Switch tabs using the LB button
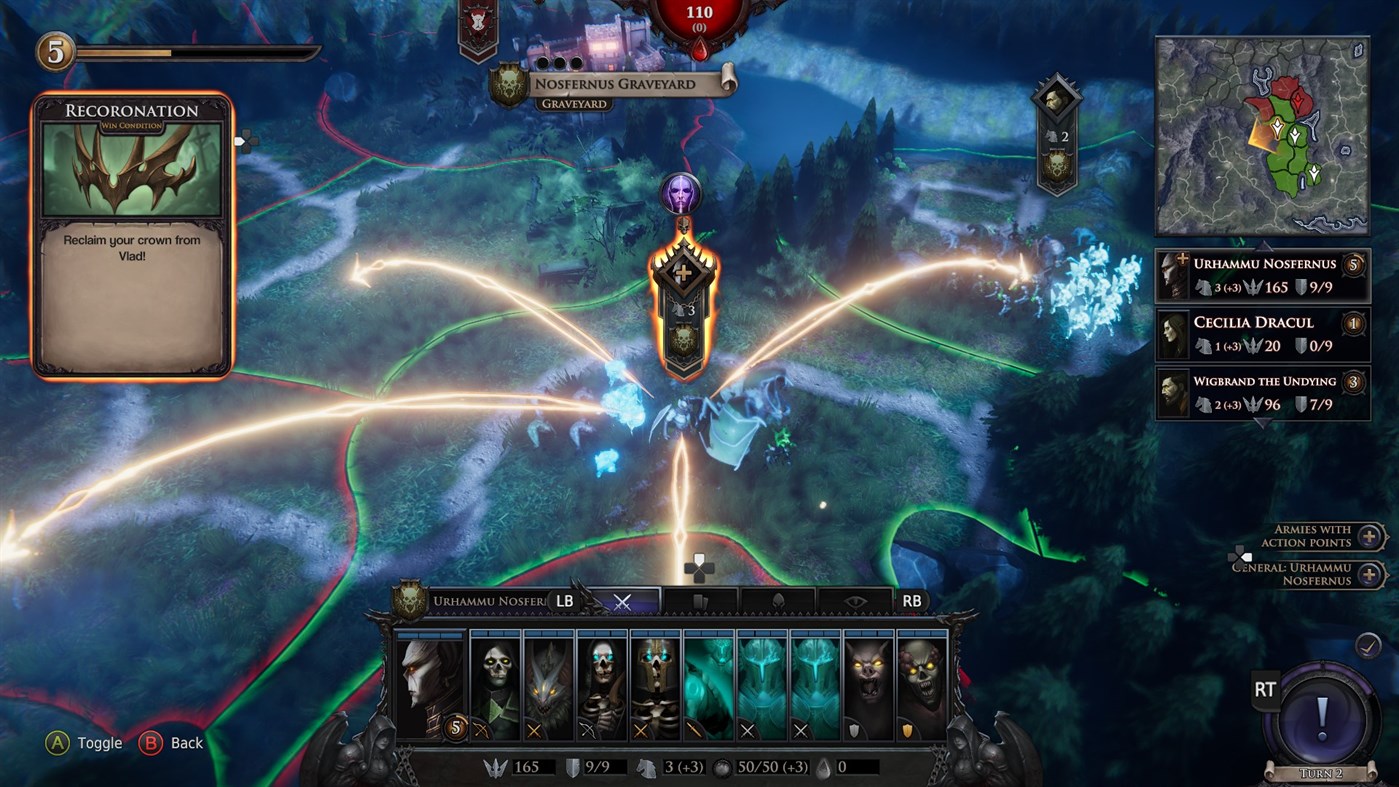The height and width of the screenshot is (787, 1399). (565, 600)
